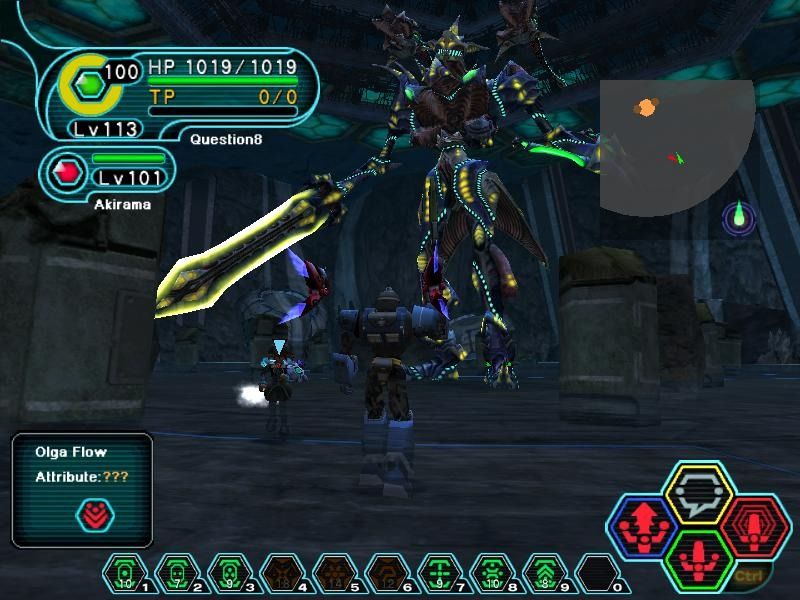Activate quick slot 7 on the hotbar
800x600 pixels.
click(x=436, y=574)
